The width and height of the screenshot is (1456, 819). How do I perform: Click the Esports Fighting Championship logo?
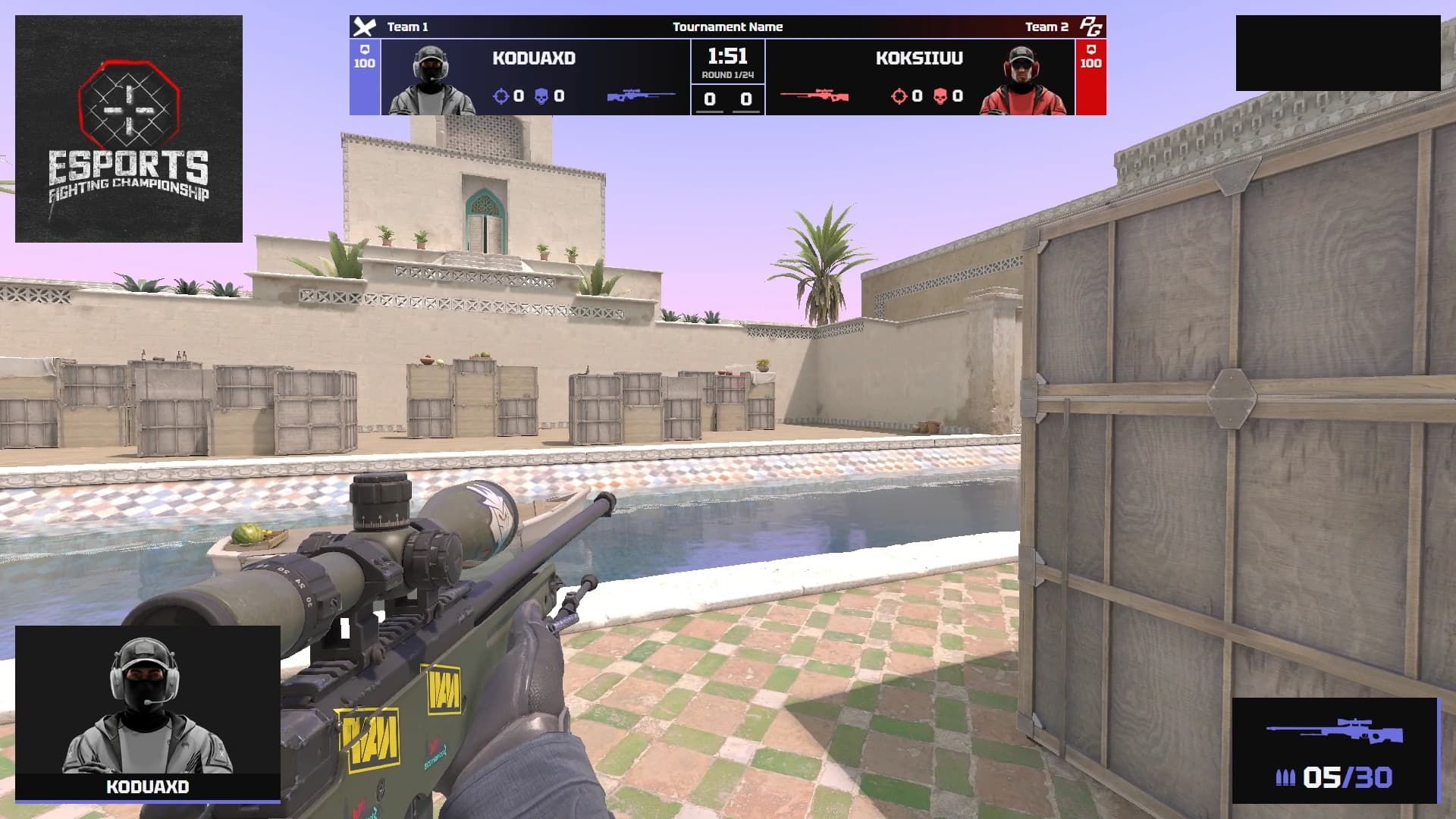129,129
